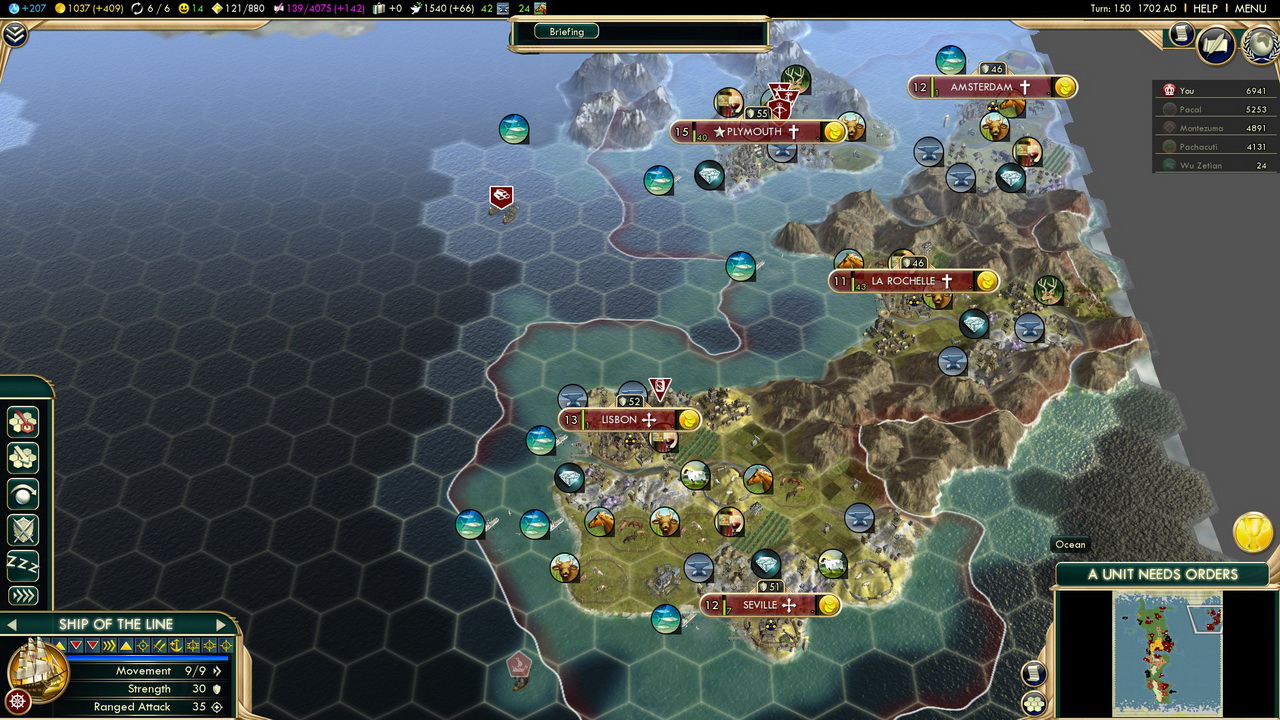Choose the sleep (ZZZ) unit action

[22, 564]
